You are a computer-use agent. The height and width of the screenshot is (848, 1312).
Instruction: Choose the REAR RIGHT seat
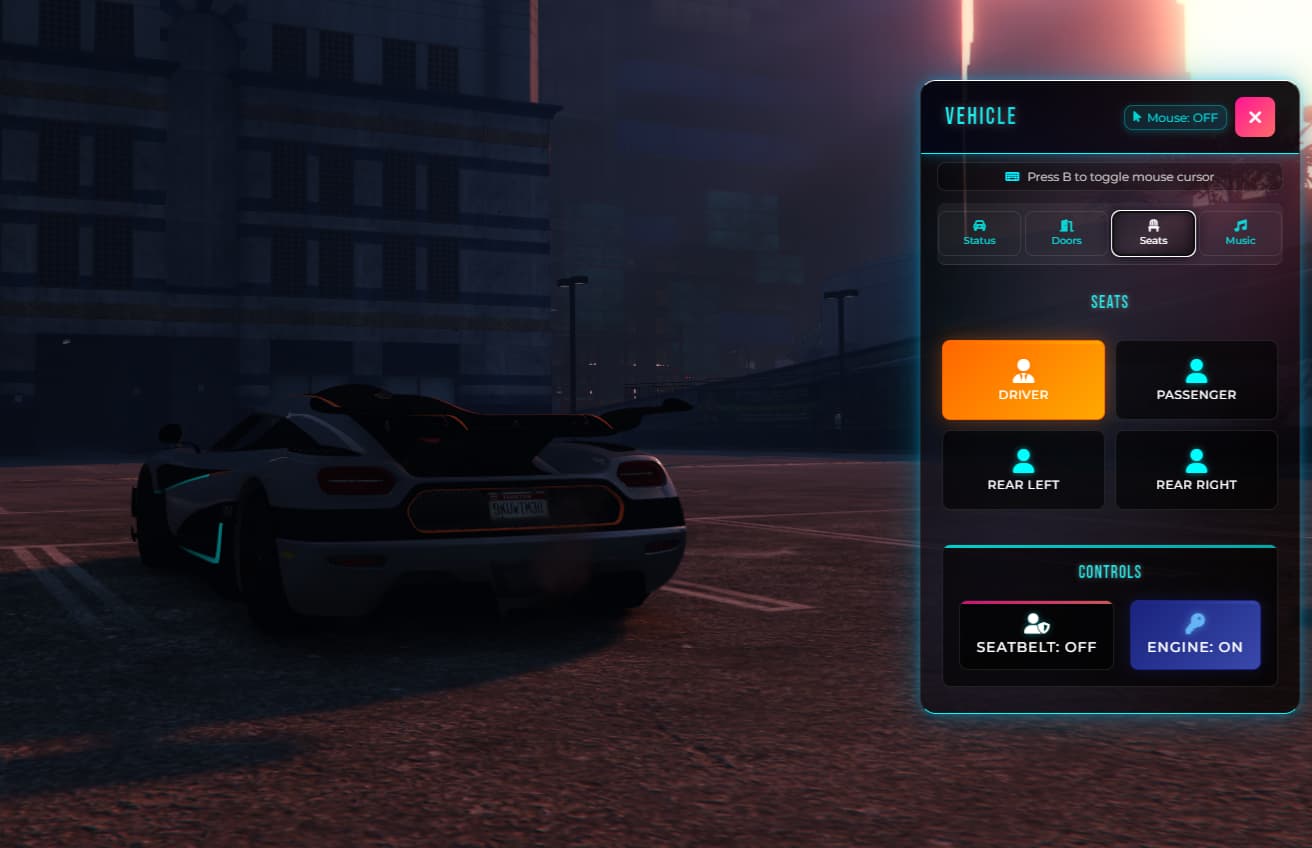(1196, 470)
